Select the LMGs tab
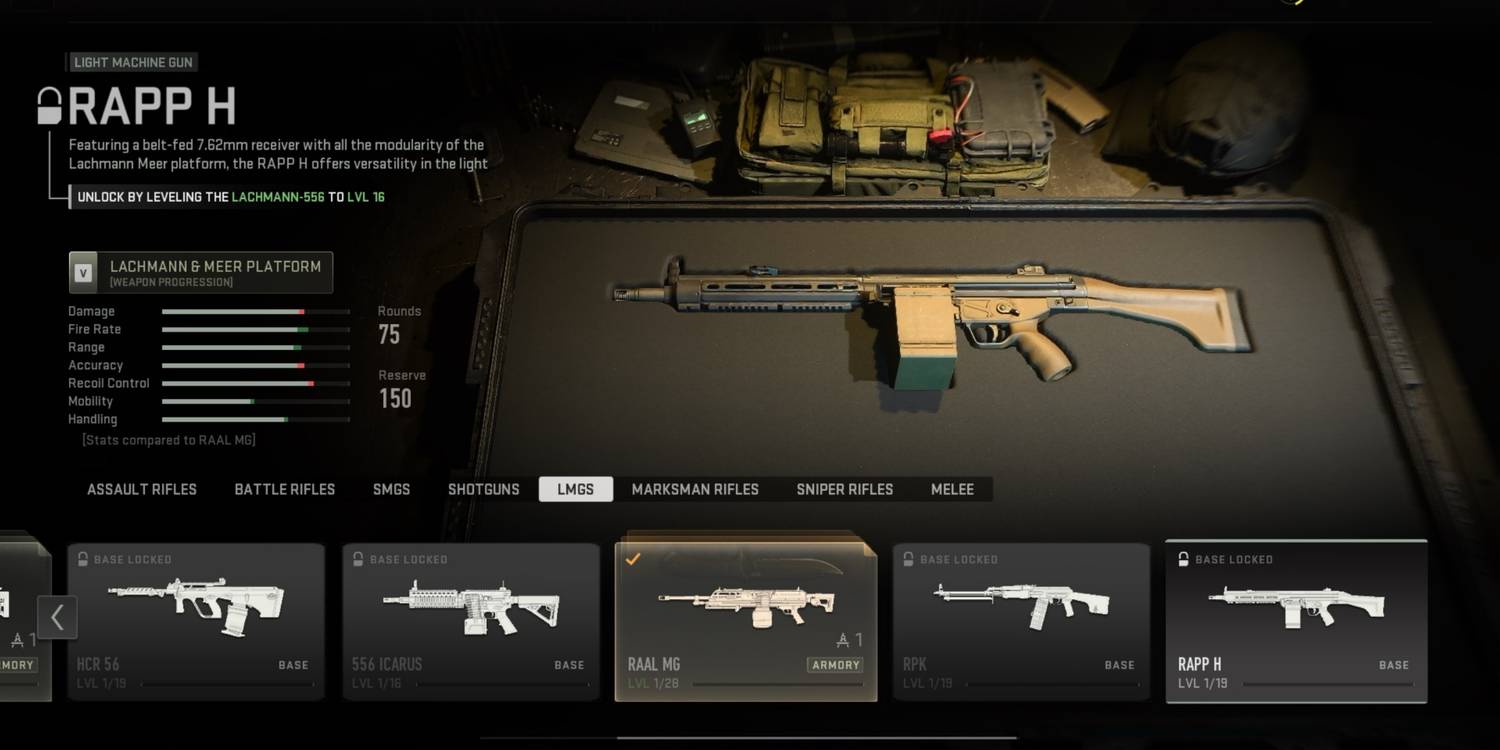The height and width of the screenshot is (750, 1500). (575, 489)
